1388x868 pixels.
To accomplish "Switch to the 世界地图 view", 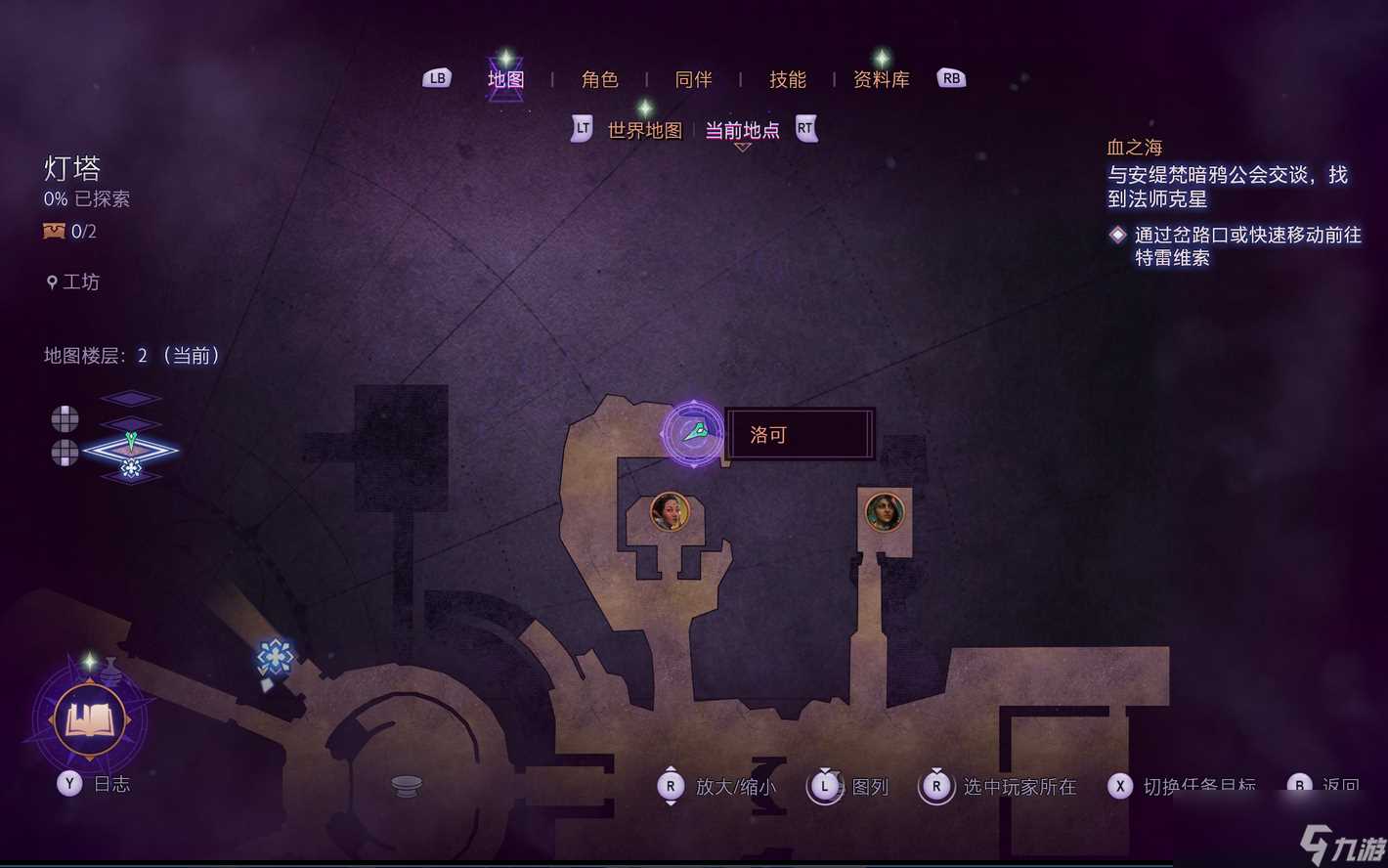I will [x=644, y=130].
